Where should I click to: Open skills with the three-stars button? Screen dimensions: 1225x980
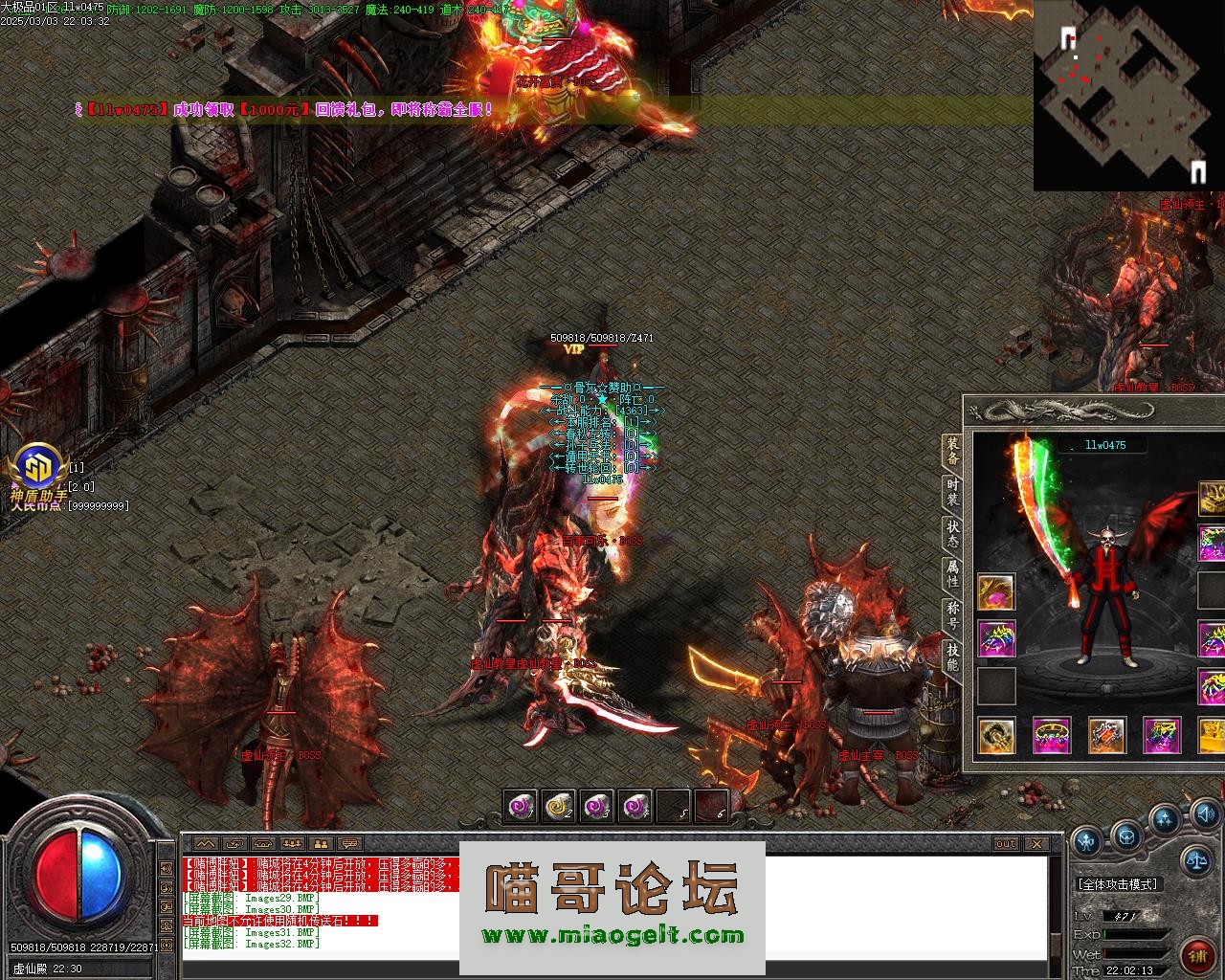click(1165, 820)
